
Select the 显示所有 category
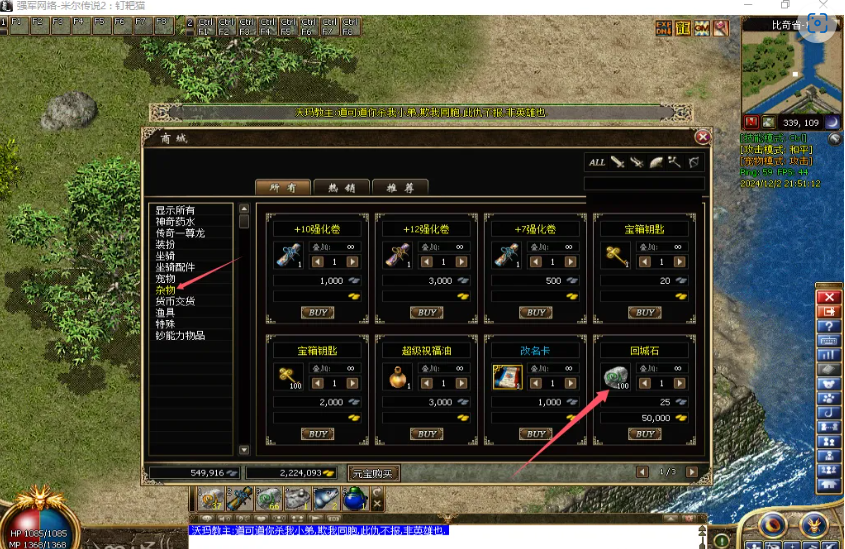coord(175,210)
